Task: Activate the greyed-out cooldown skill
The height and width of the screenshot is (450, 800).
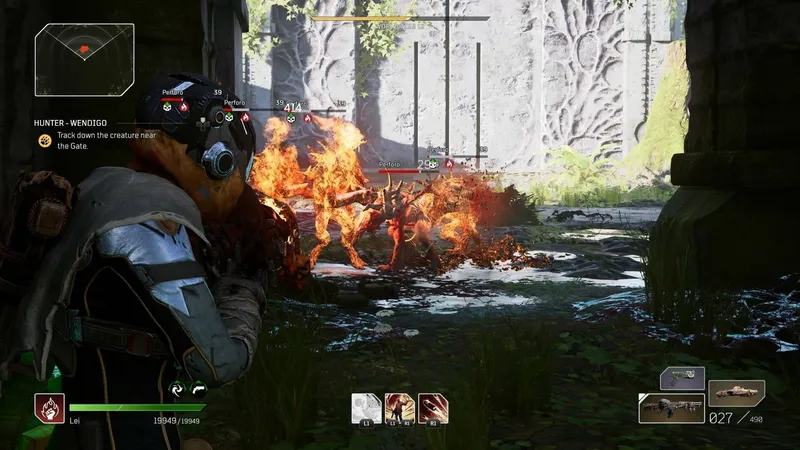Action: (365, 408)
